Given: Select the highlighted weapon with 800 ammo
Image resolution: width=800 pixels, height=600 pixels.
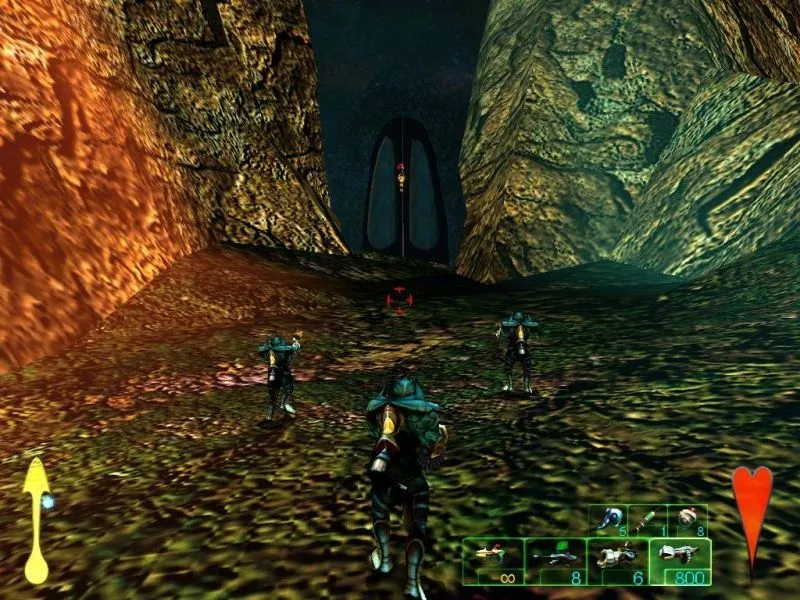Looking at the screenshot, I should pyautogui.click(x=679, y=561).
